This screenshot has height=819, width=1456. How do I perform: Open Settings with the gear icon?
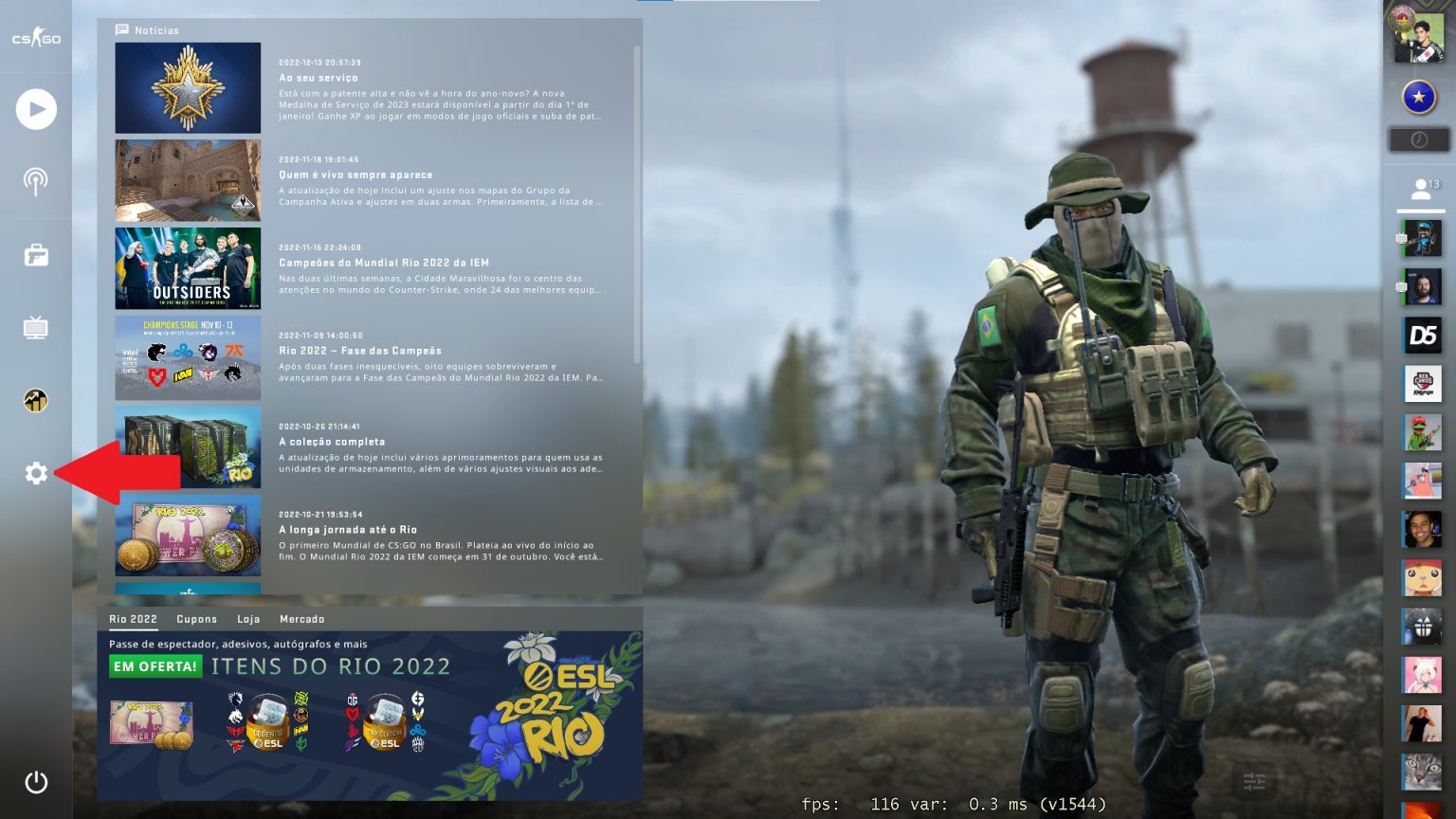coord(36,473)
